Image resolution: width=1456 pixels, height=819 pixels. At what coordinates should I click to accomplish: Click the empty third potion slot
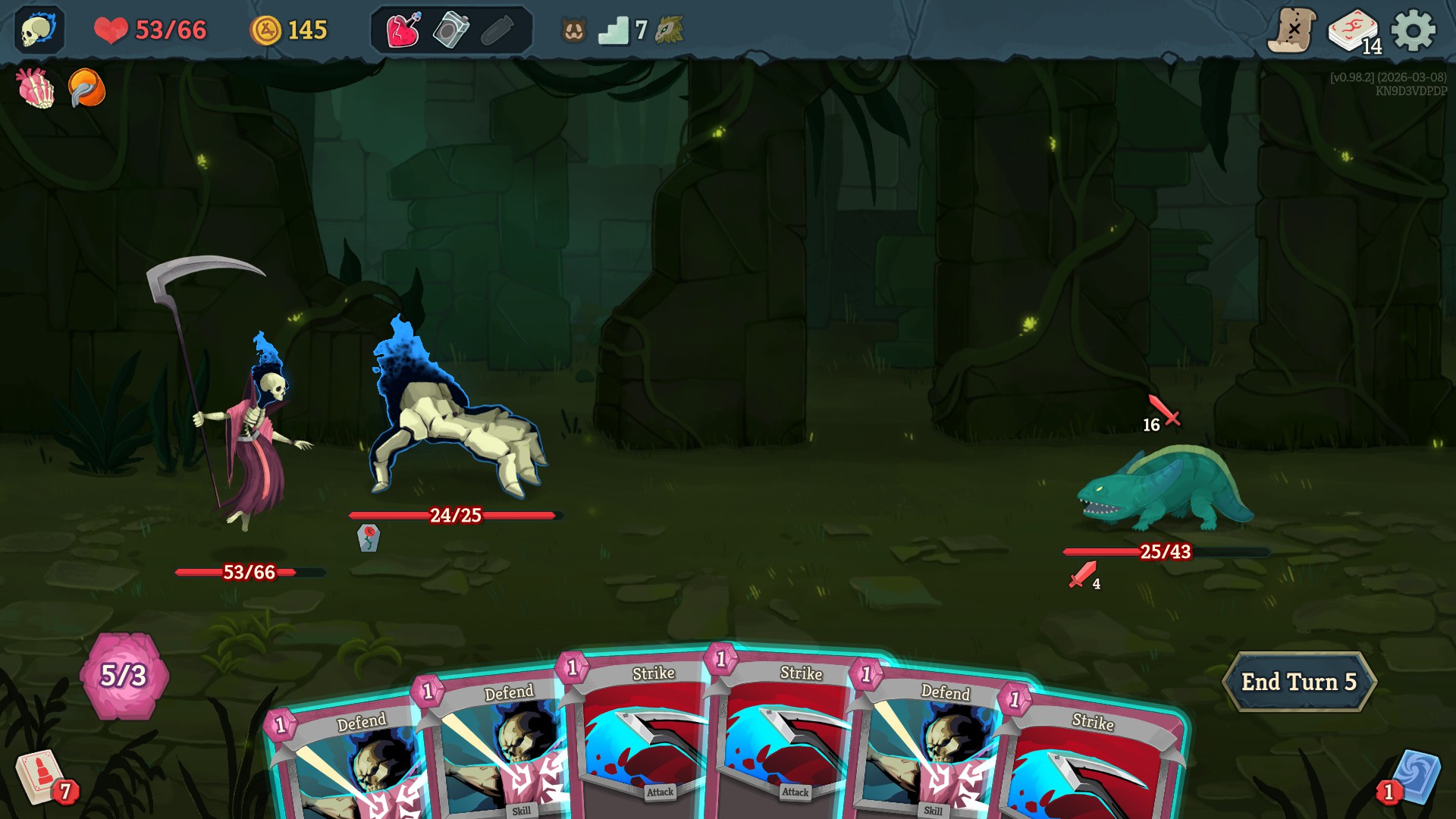tap(497, 32)
